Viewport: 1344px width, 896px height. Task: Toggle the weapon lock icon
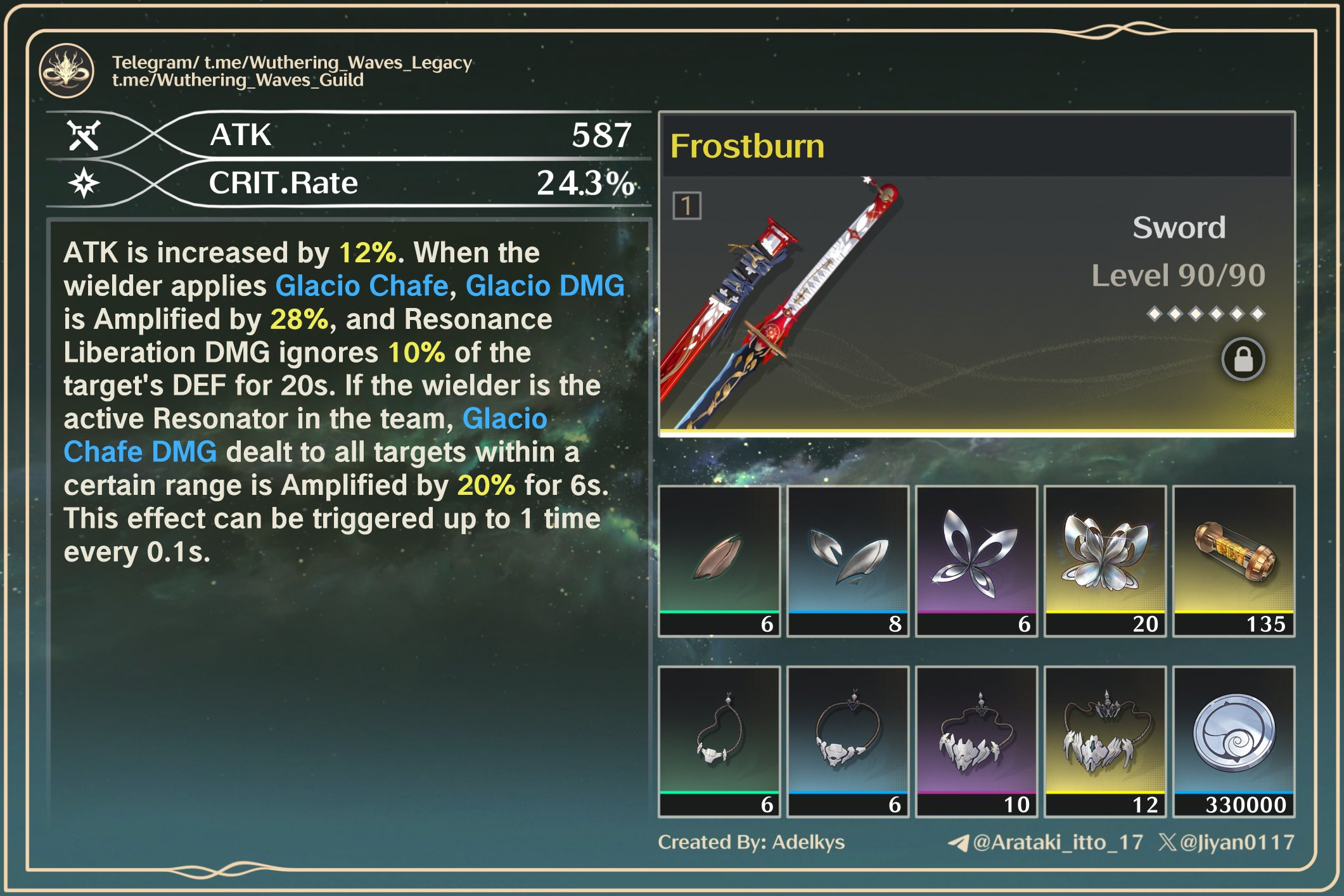[1243, 359]
